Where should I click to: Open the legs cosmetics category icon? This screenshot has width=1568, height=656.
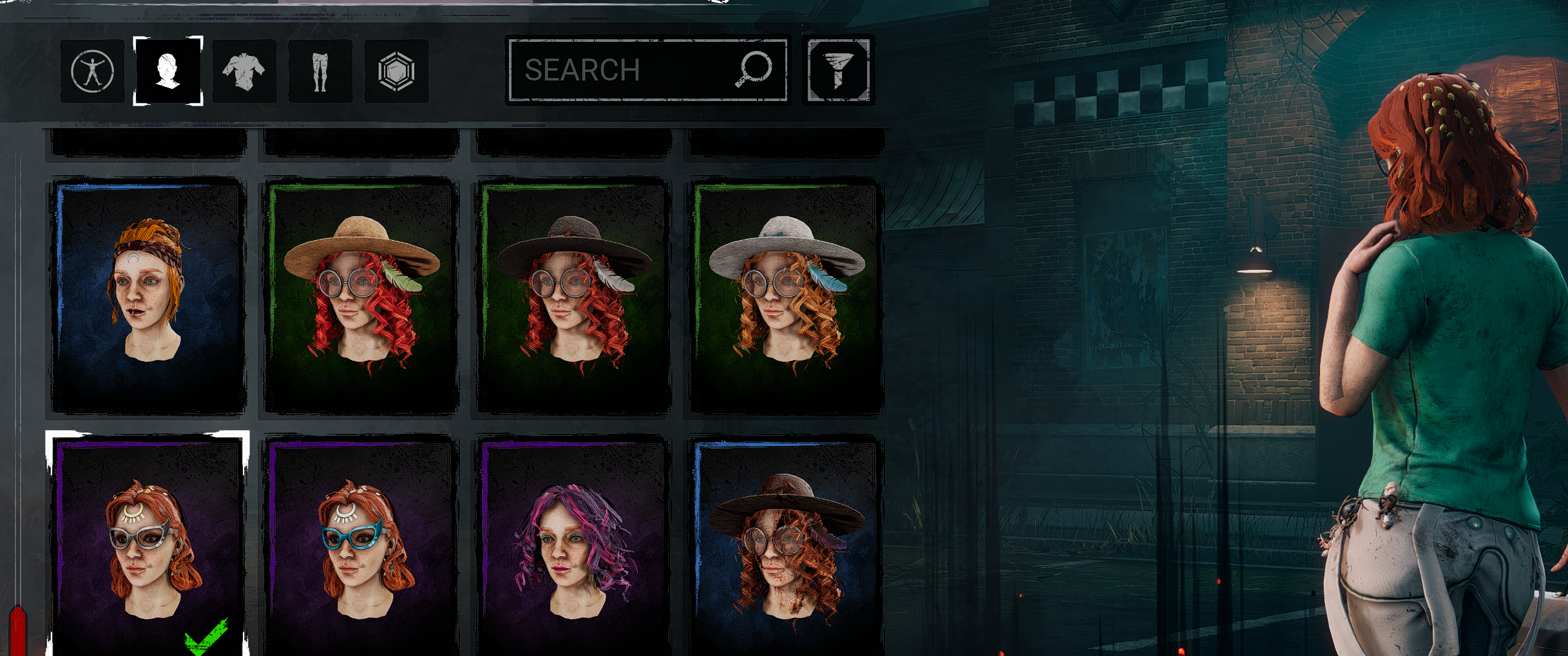320,71
